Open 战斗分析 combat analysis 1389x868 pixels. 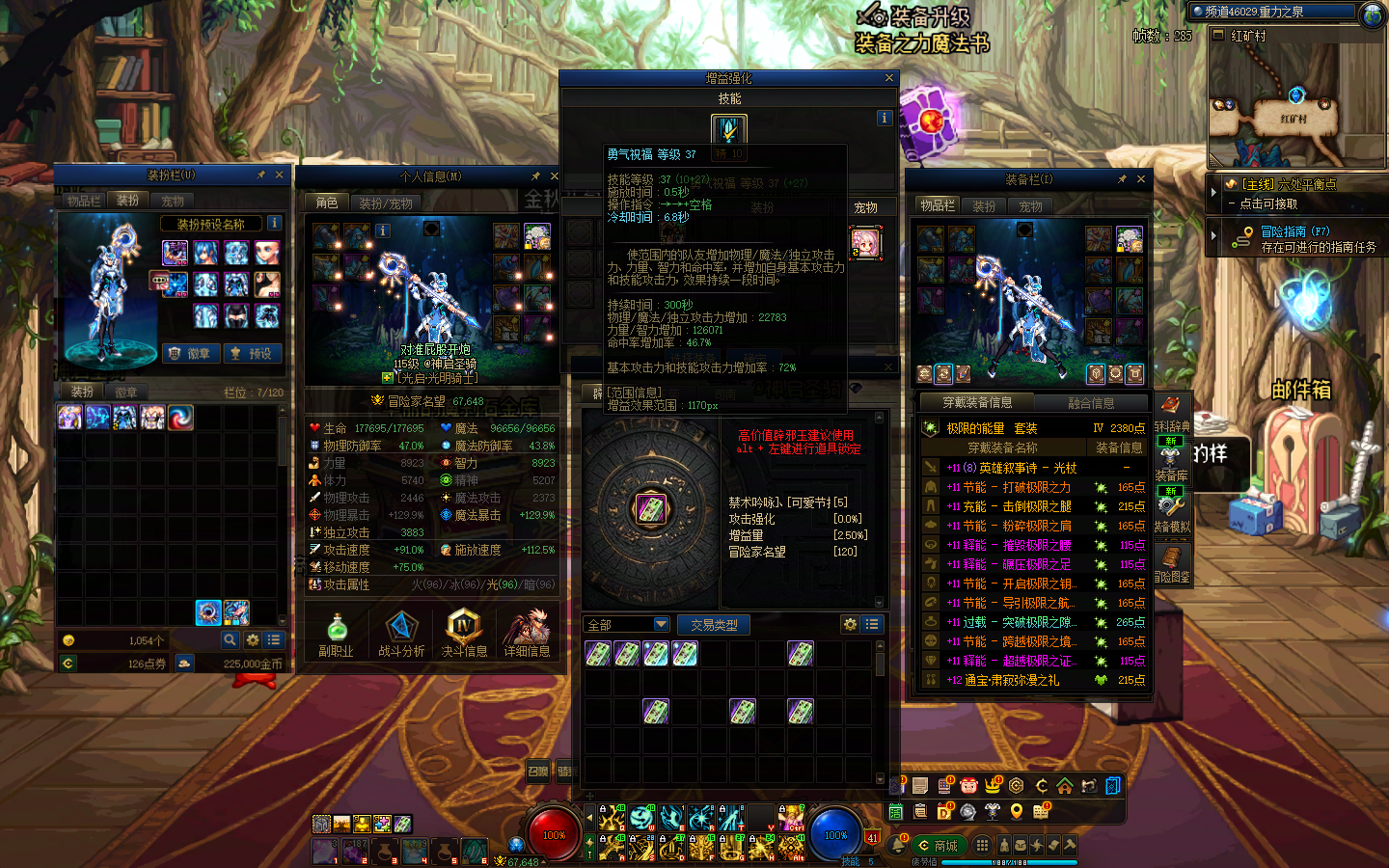coord(401,634)
